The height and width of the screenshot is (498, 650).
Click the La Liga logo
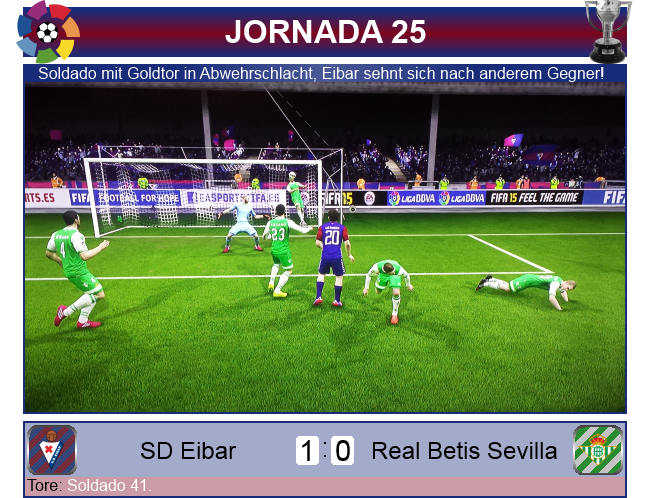click(47, 32)
